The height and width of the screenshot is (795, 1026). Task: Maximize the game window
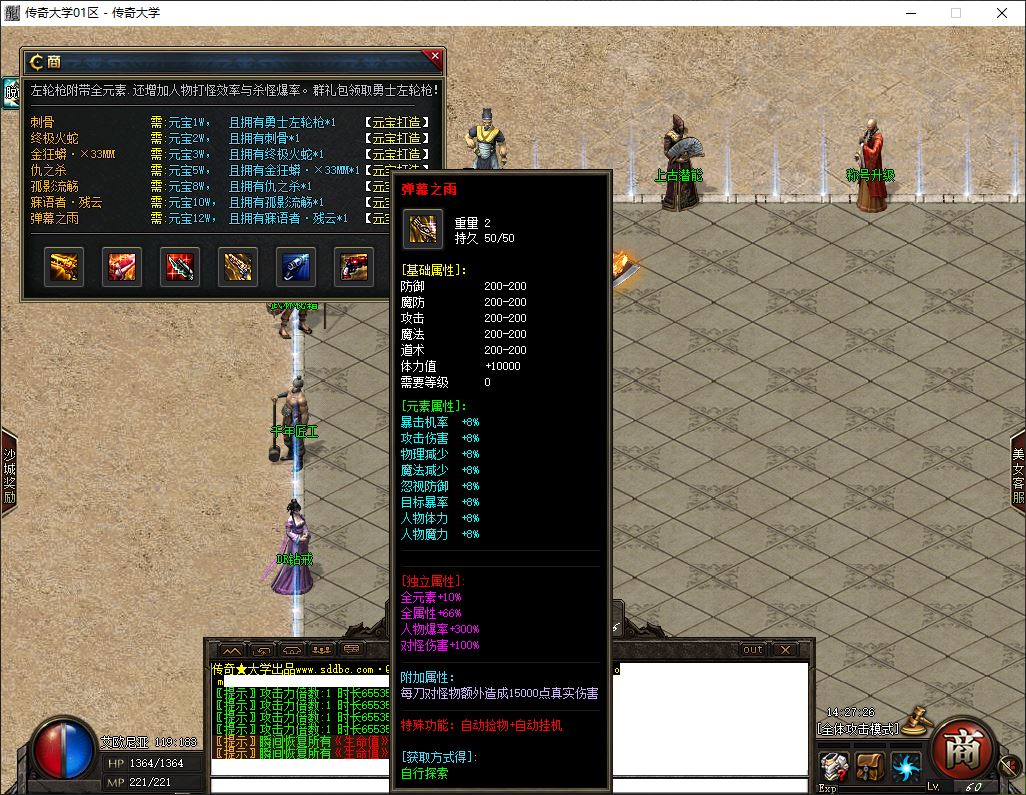pos(956,13)
